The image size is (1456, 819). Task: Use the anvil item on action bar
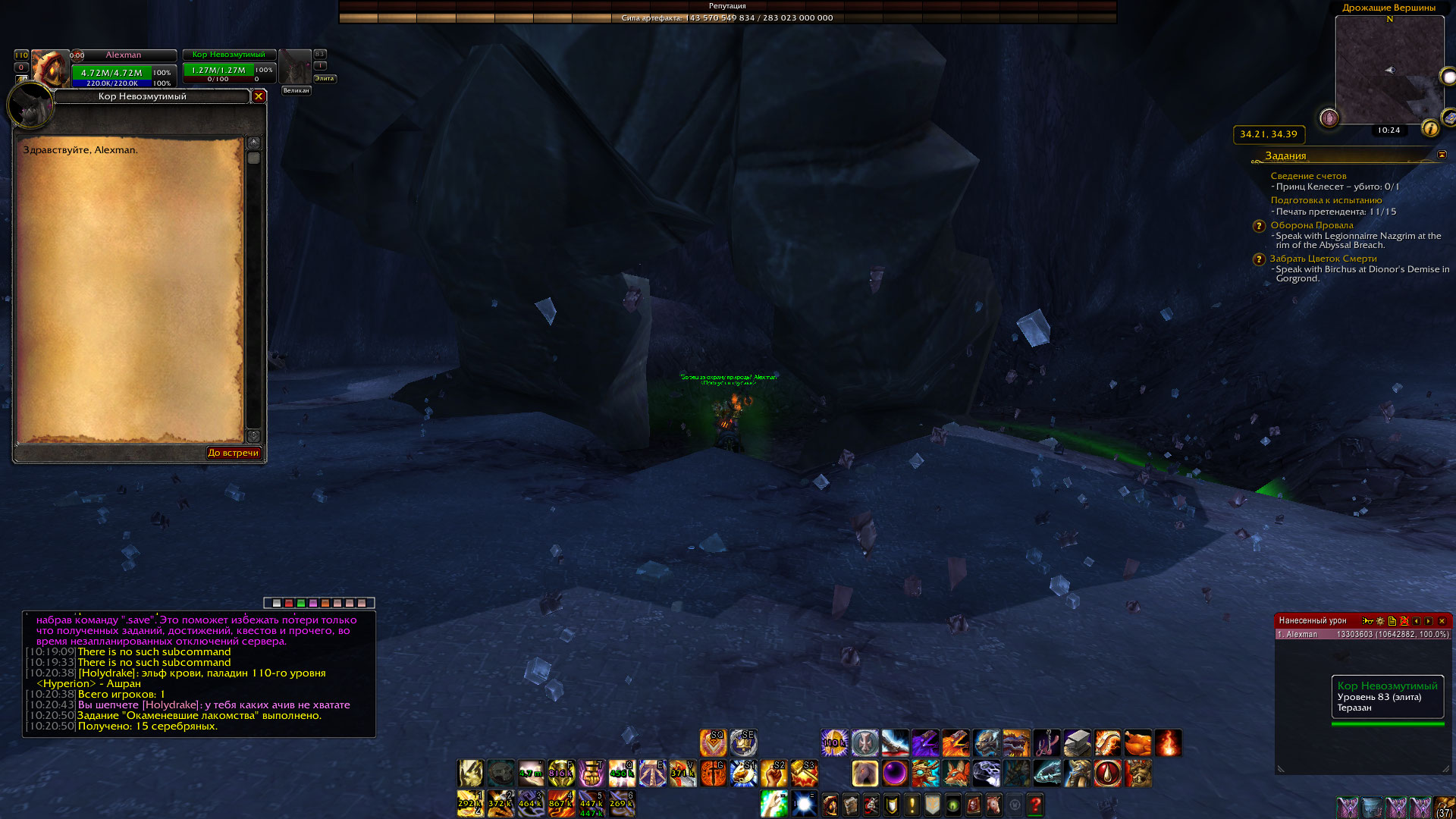point(1077,743)
